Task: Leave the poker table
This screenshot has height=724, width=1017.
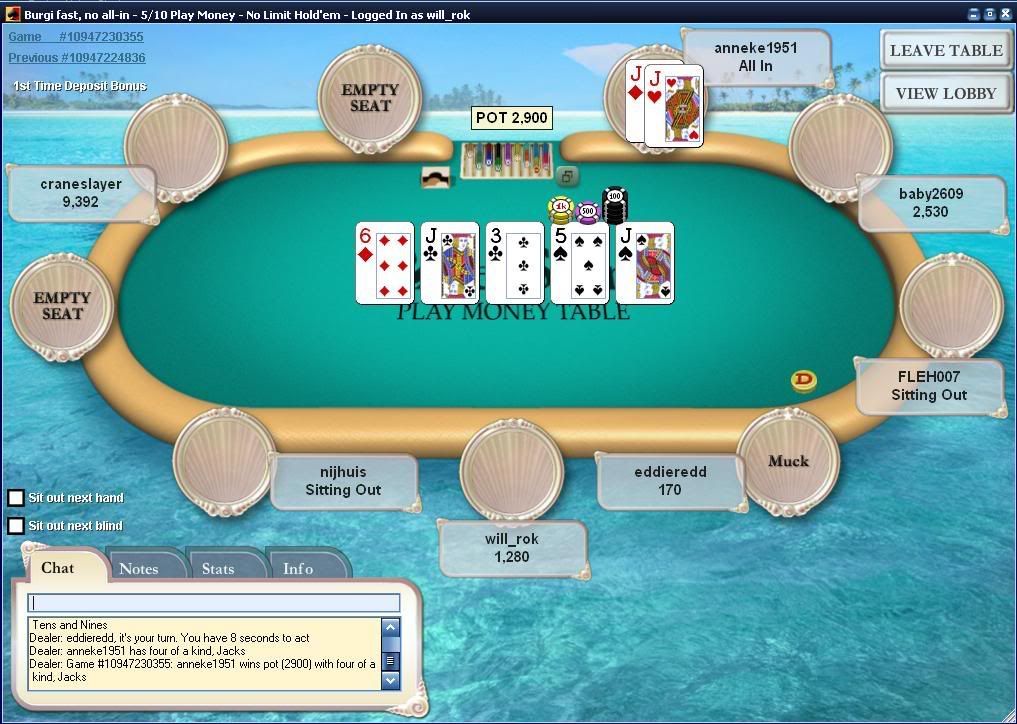Action: pyautogui.click(x=945, y=50)
